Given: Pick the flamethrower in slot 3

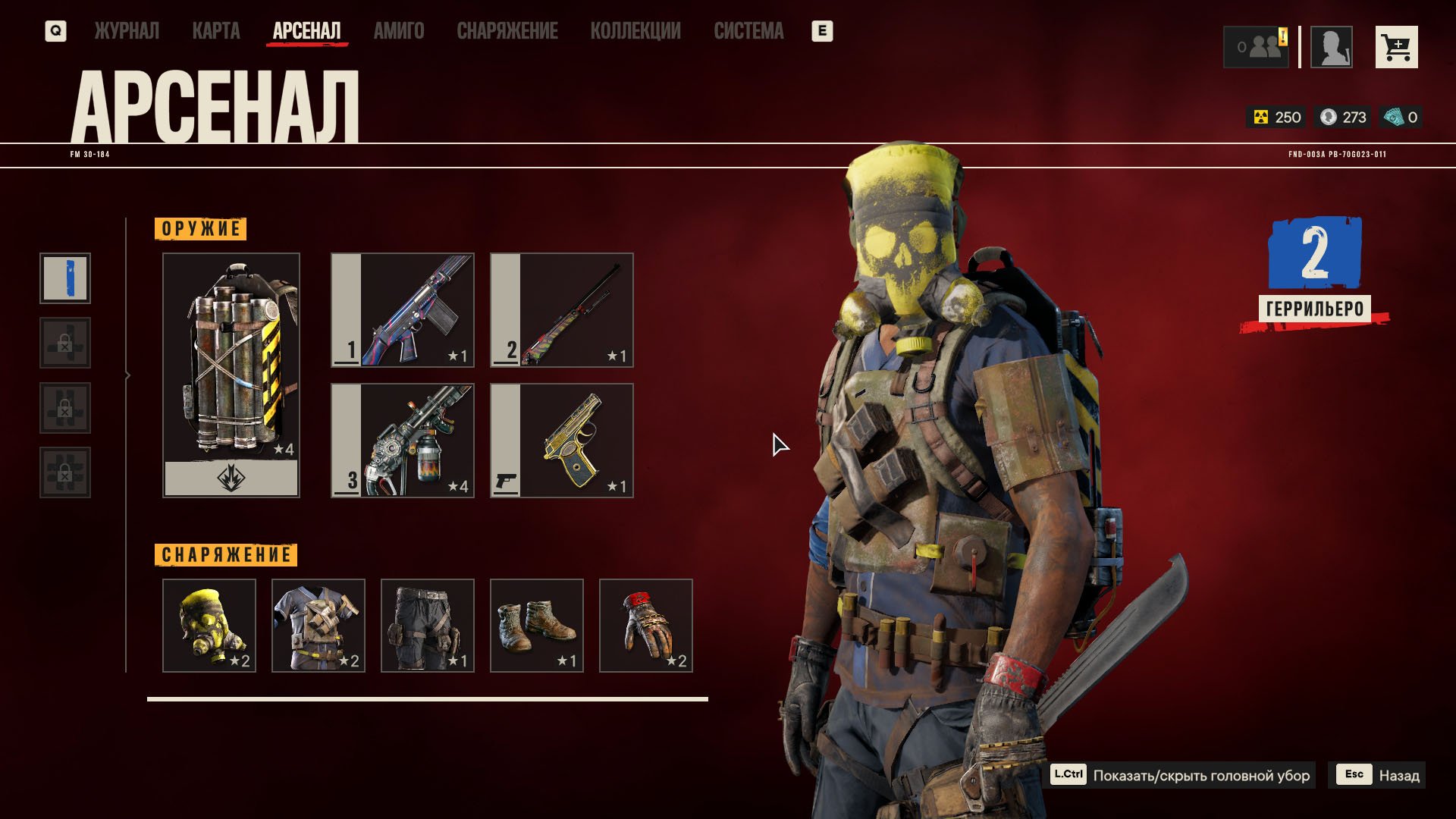Looking at the screenshot, I should pyautogui.click(x=403, y=441).
